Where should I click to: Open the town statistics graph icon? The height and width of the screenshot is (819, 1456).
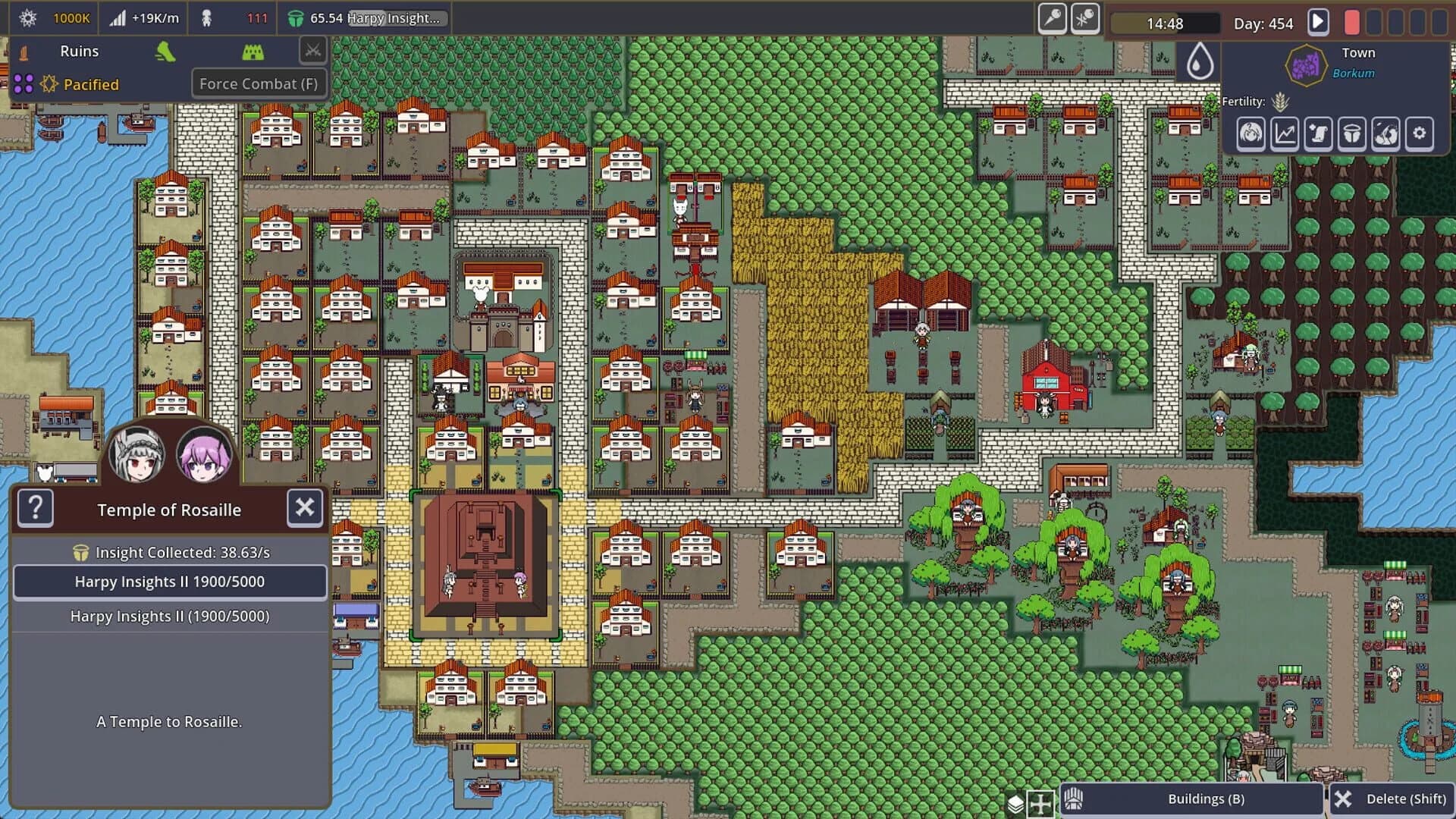coord(1283,134)
